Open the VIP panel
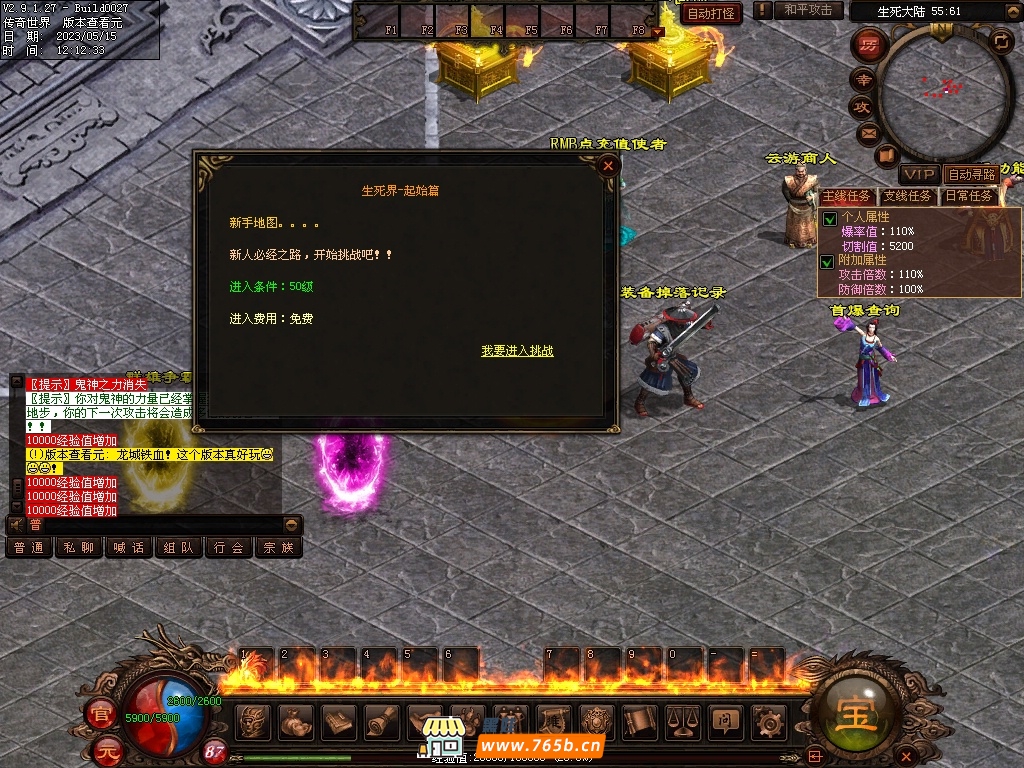Viewport: 1024px width, 768px height. click(x=919, y=175)
